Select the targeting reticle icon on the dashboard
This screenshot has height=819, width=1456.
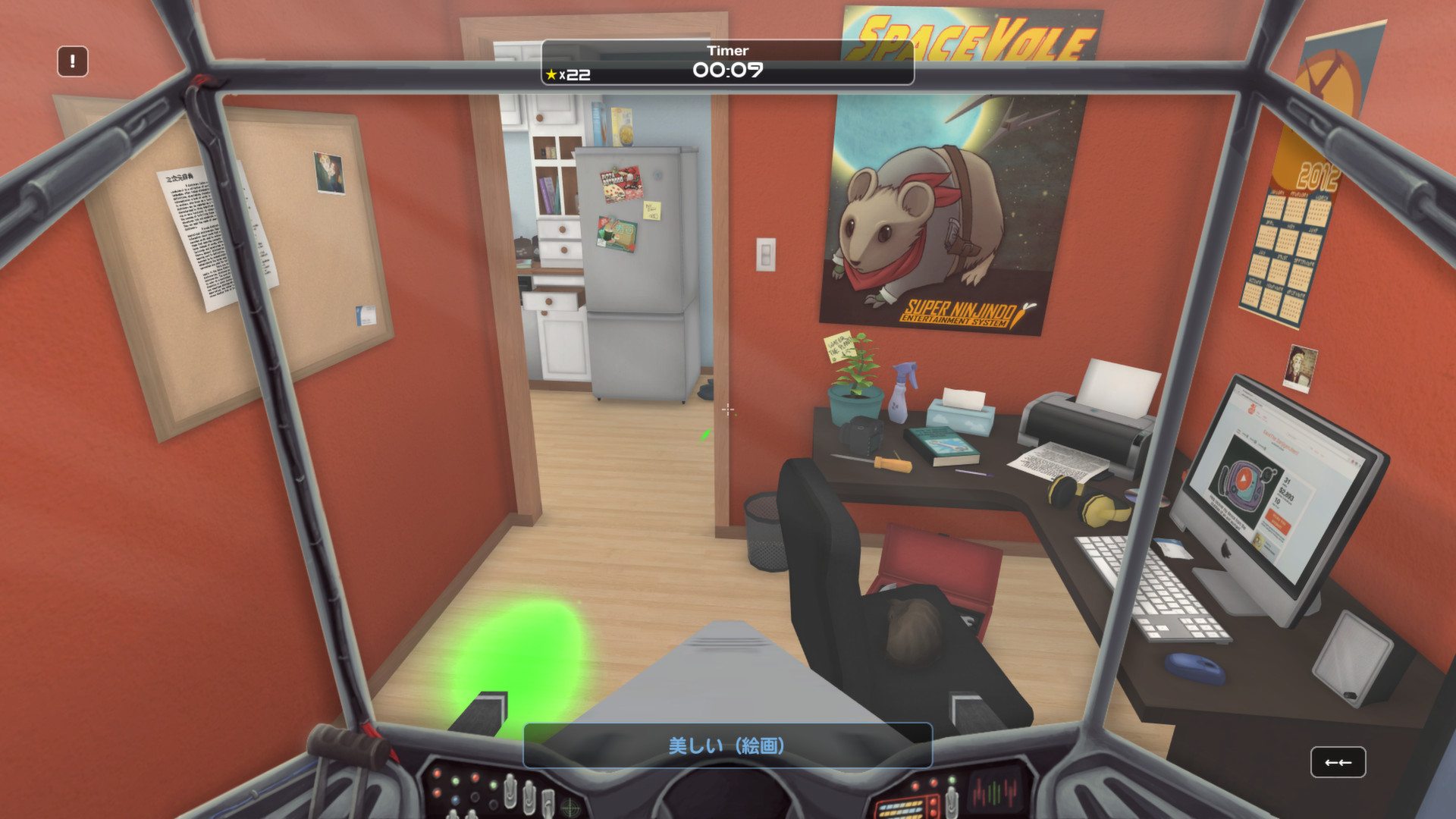click(570, 807)
